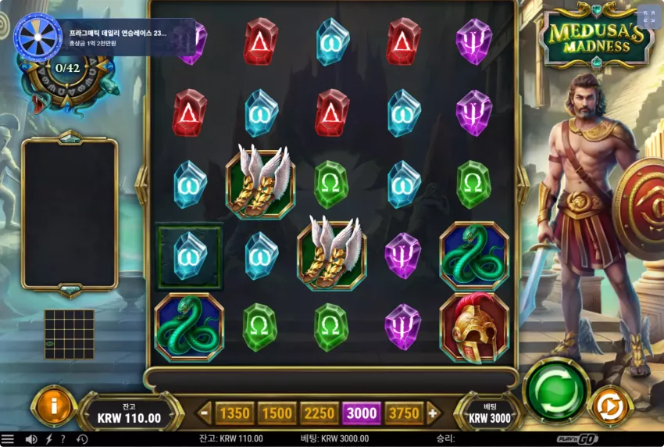Open the orange autoplay button

pos(607,406)
